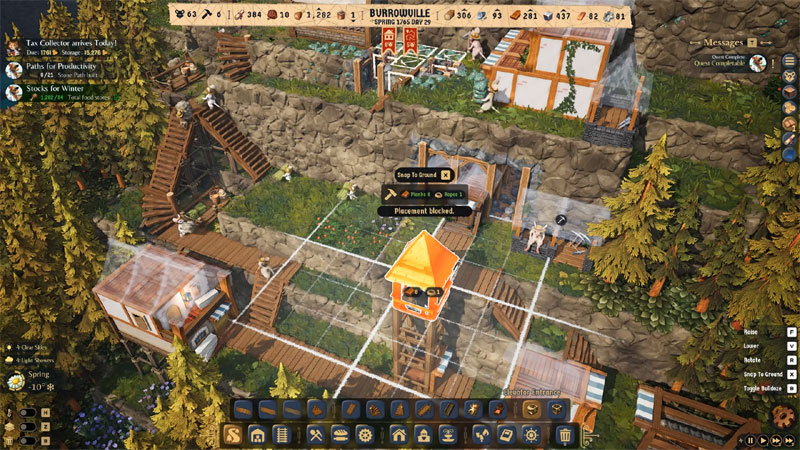
Task: Open the book build category
Action: coord(505,434)
